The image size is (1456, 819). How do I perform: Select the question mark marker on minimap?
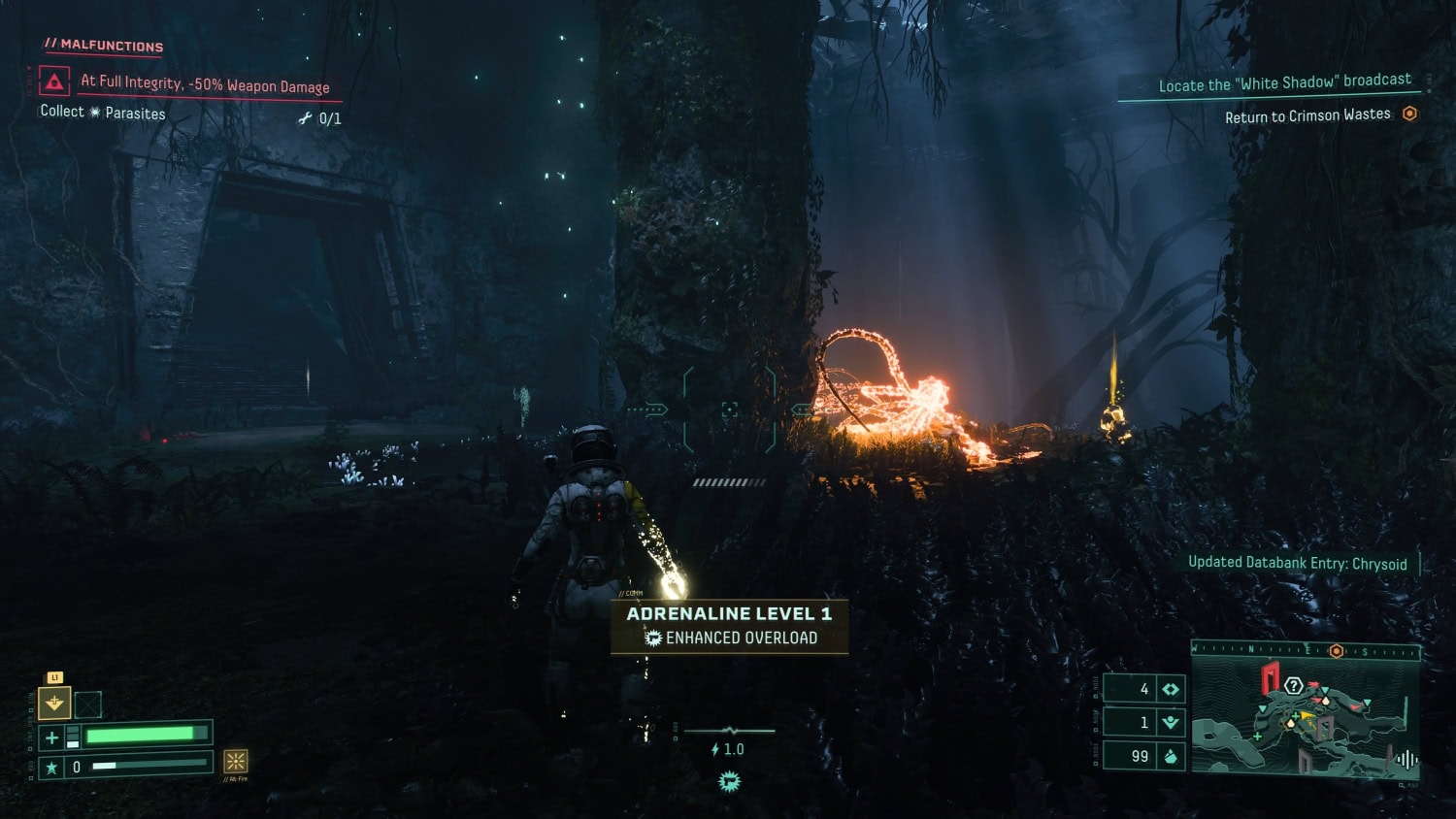click(1293, 686)
